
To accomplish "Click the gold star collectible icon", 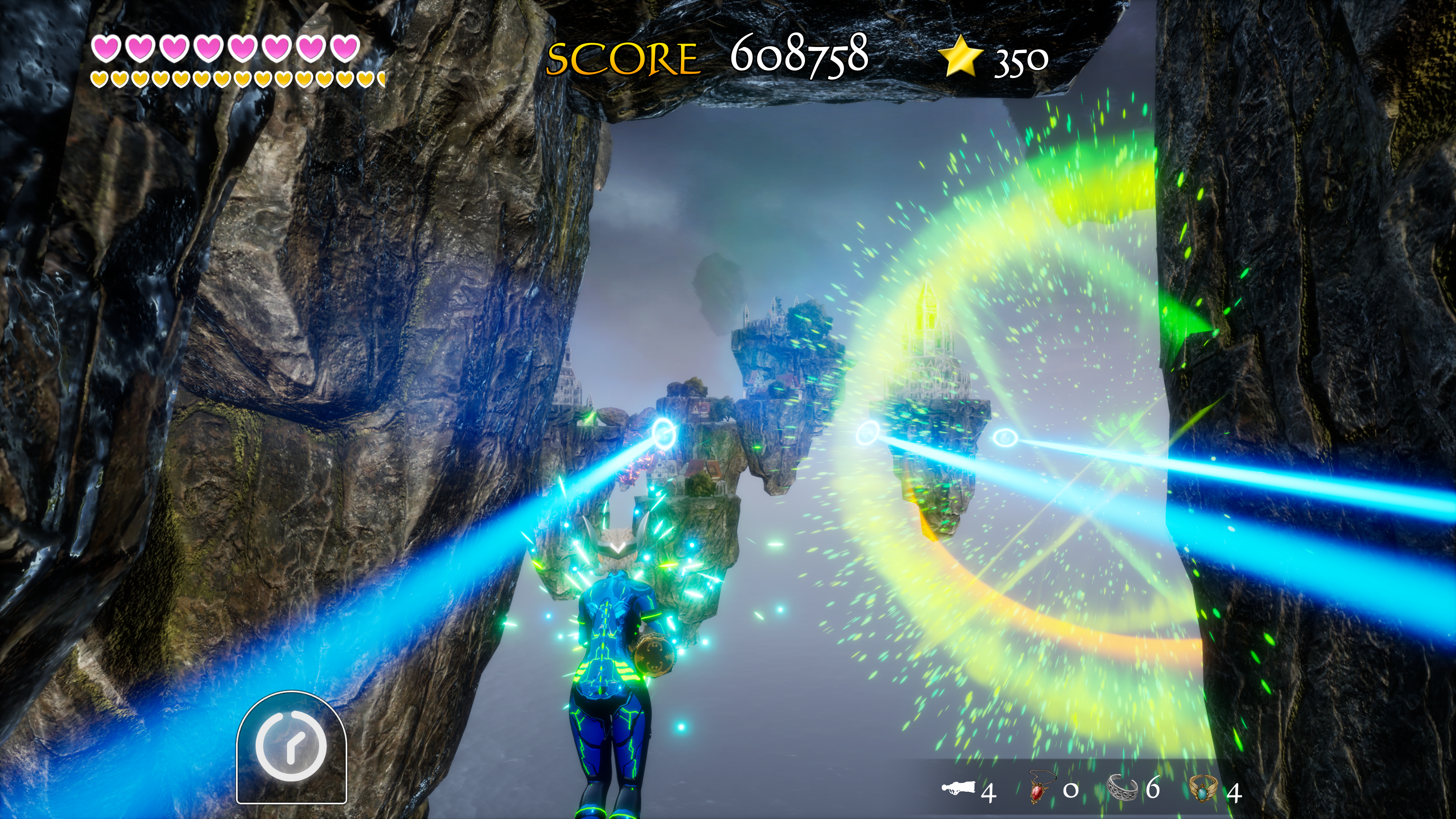I will 960,55.
